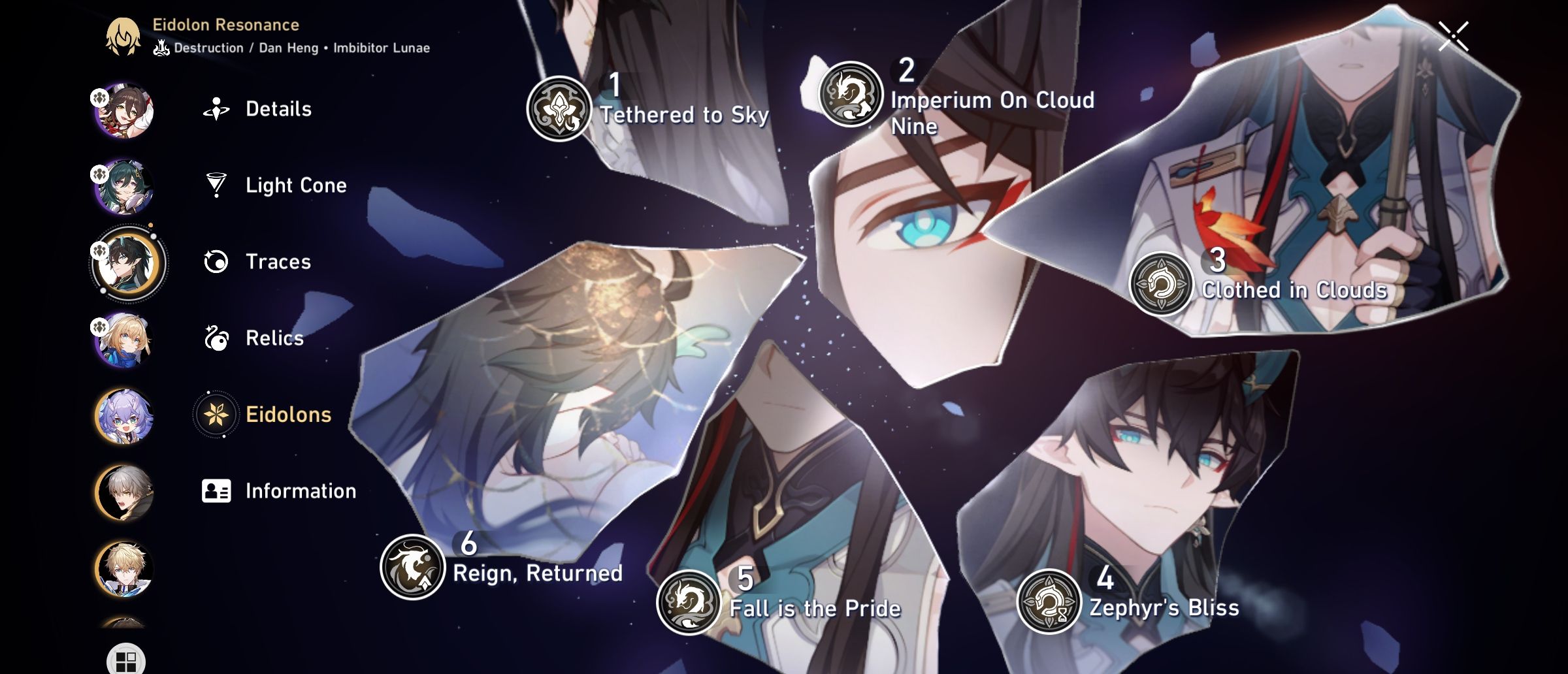The width and height of the screenshot is (1568, 674).
Task: Open the Light Cone section
Action: [x=297, y=185]
